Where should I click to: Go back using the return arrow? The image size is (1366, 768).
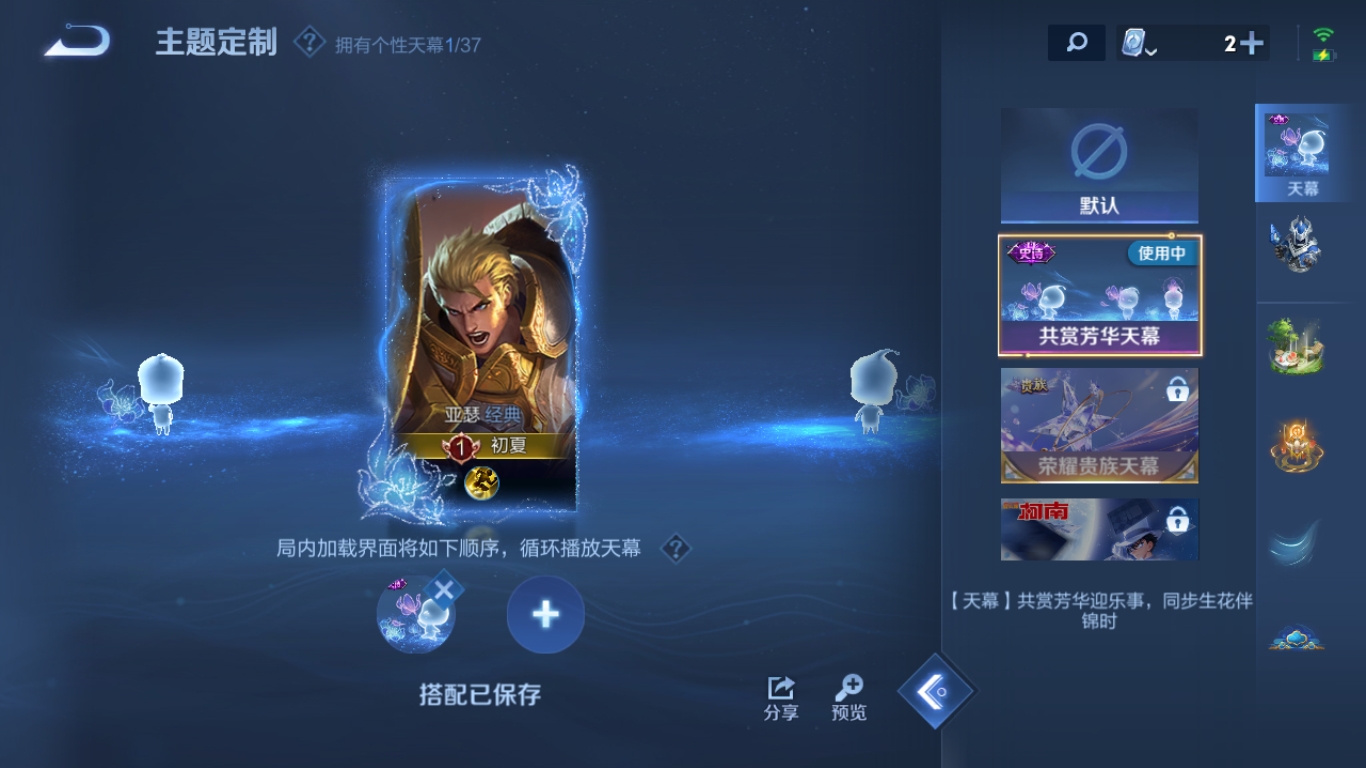pyautogui.click(x=77, y=42)
